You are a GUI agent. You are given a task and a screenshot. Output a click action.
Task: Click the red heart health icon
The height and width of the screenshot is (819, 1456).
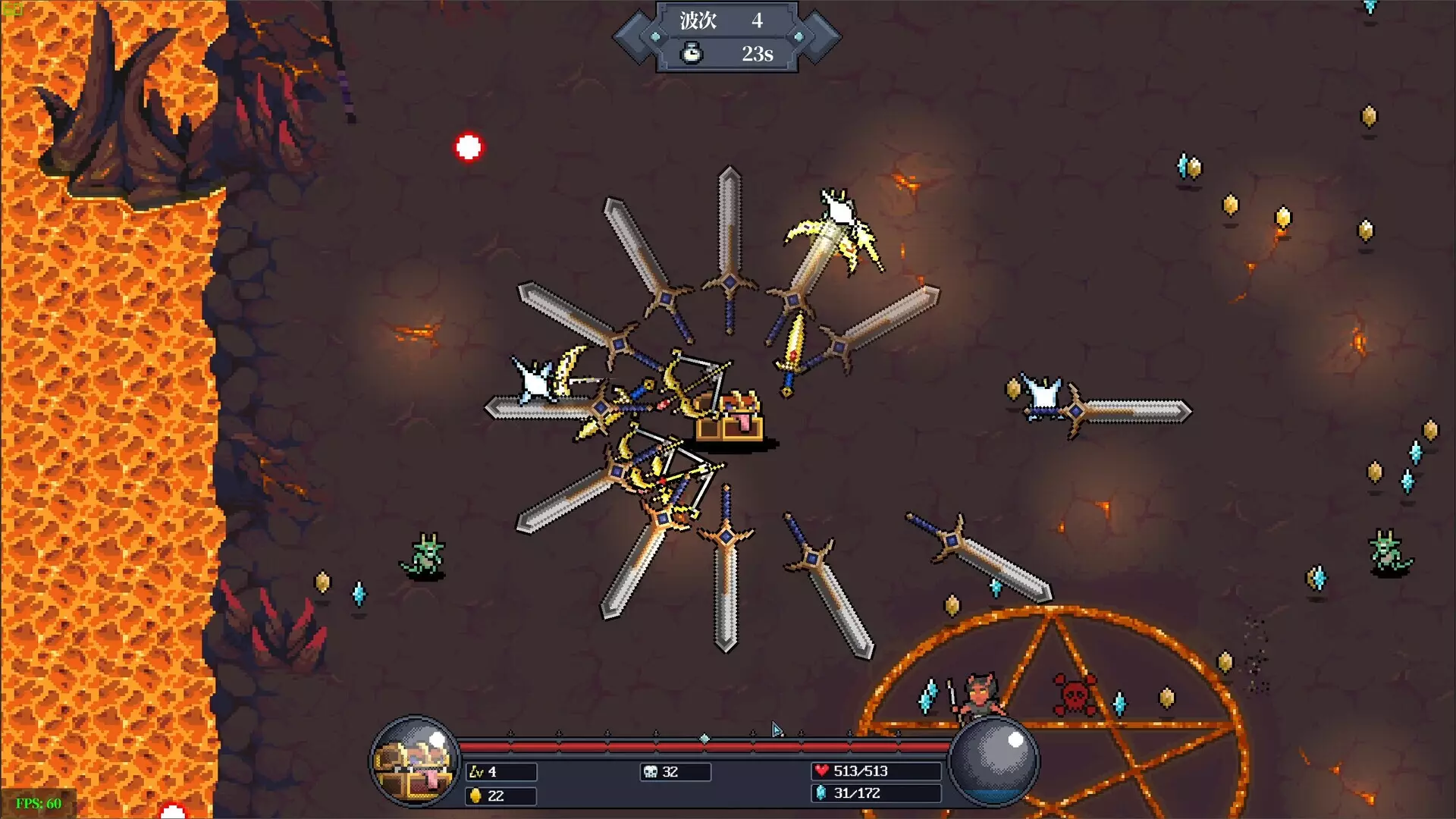824,771
